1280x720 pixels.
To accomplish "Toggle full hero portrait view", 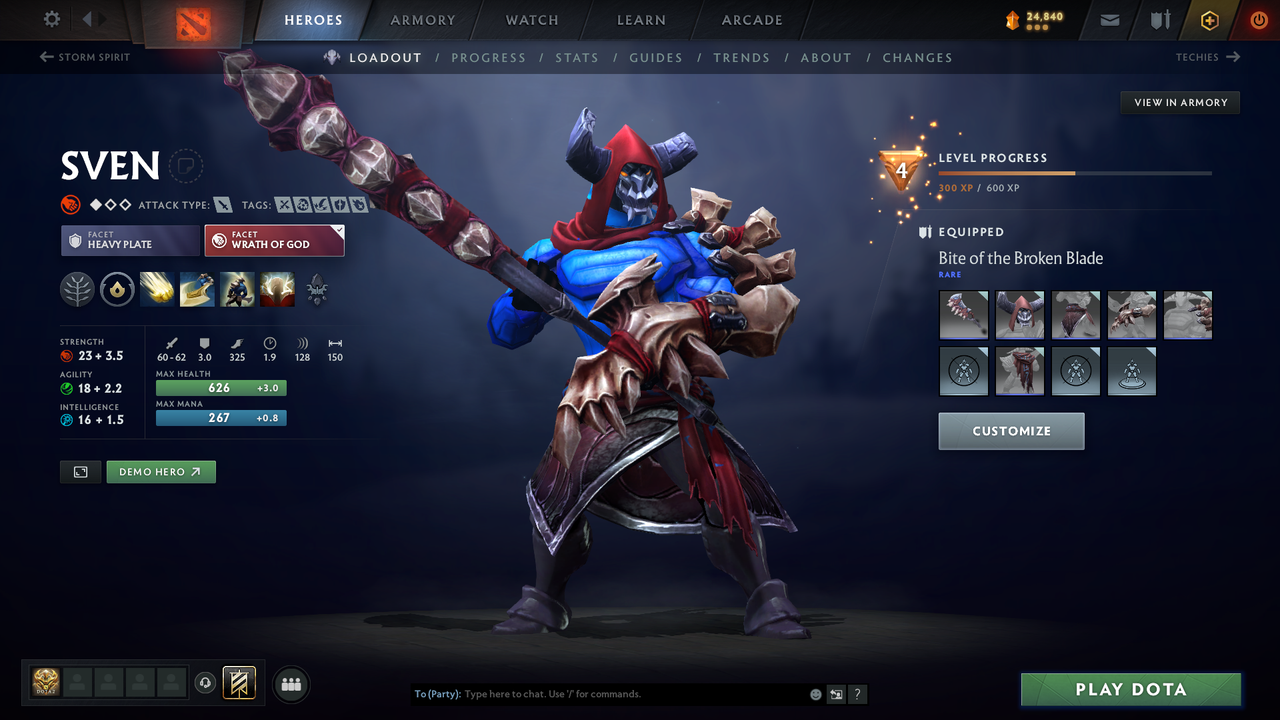I will pos(80,471).
